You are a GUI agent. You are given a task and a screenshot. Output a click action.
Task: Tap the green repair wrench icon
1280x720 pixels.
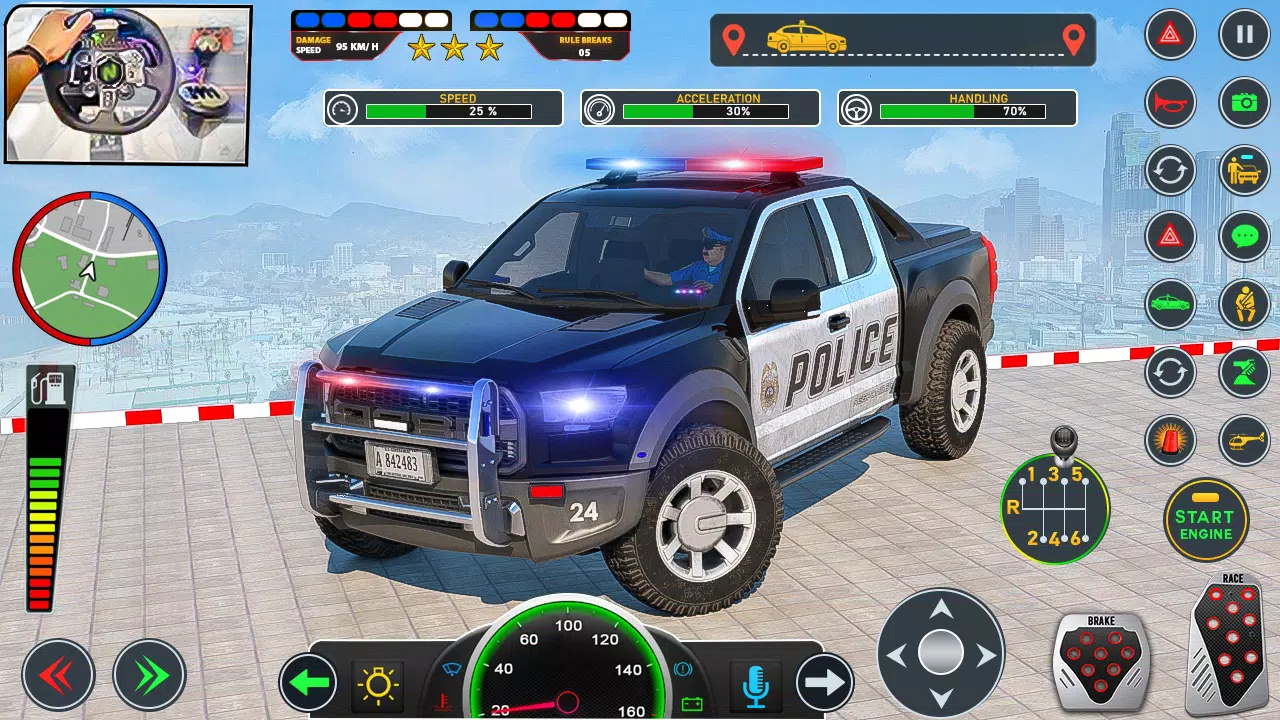[1245, 372]
